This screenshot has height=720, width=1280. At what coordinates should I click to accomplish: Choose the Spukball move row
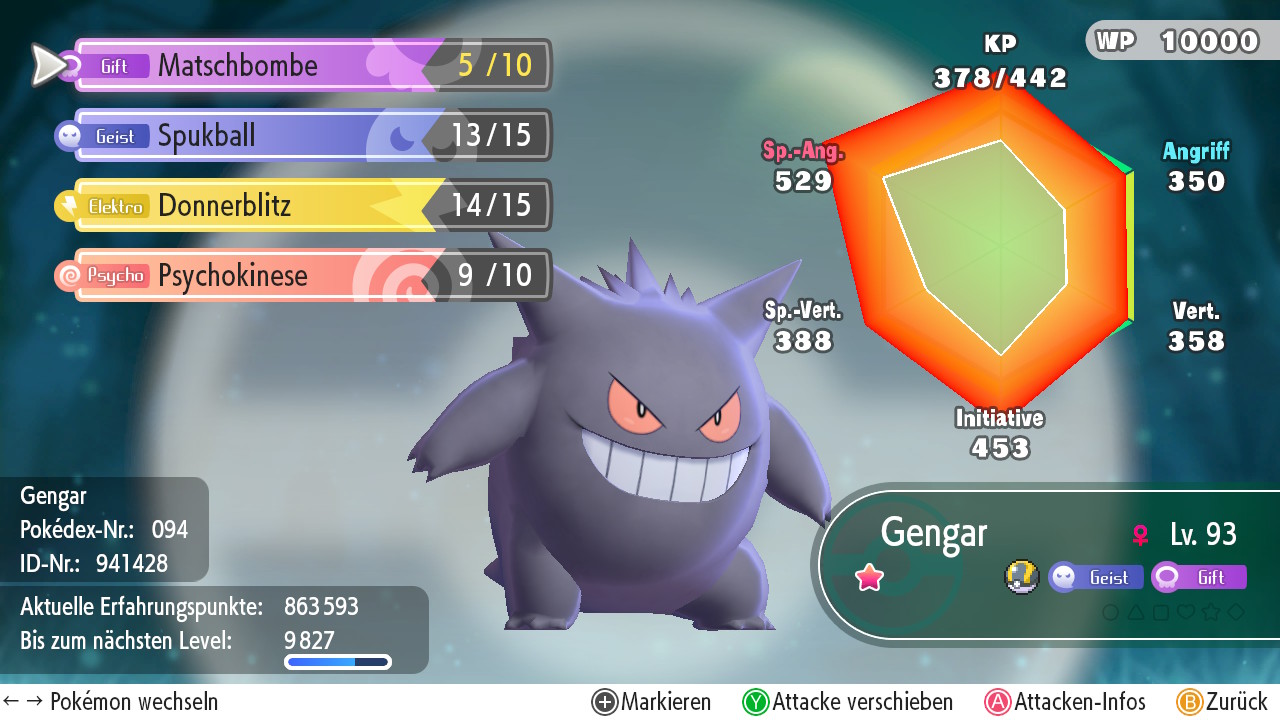310,136
